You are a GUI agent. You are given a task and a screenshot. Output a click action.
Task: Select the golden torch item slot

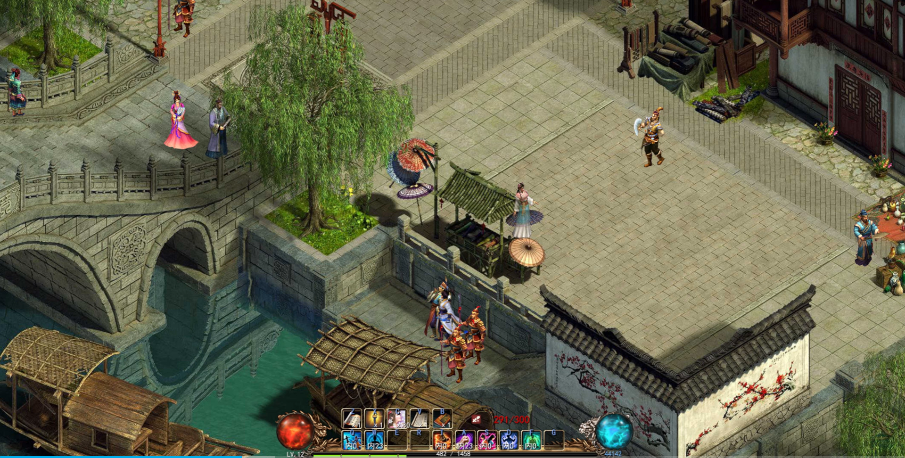point(375,419)
